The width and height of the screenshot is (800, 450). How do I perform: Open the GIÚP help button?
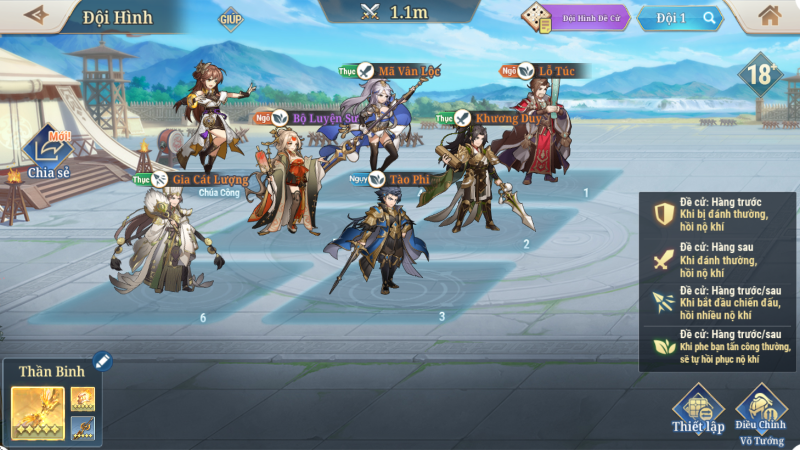coord(231,18)
